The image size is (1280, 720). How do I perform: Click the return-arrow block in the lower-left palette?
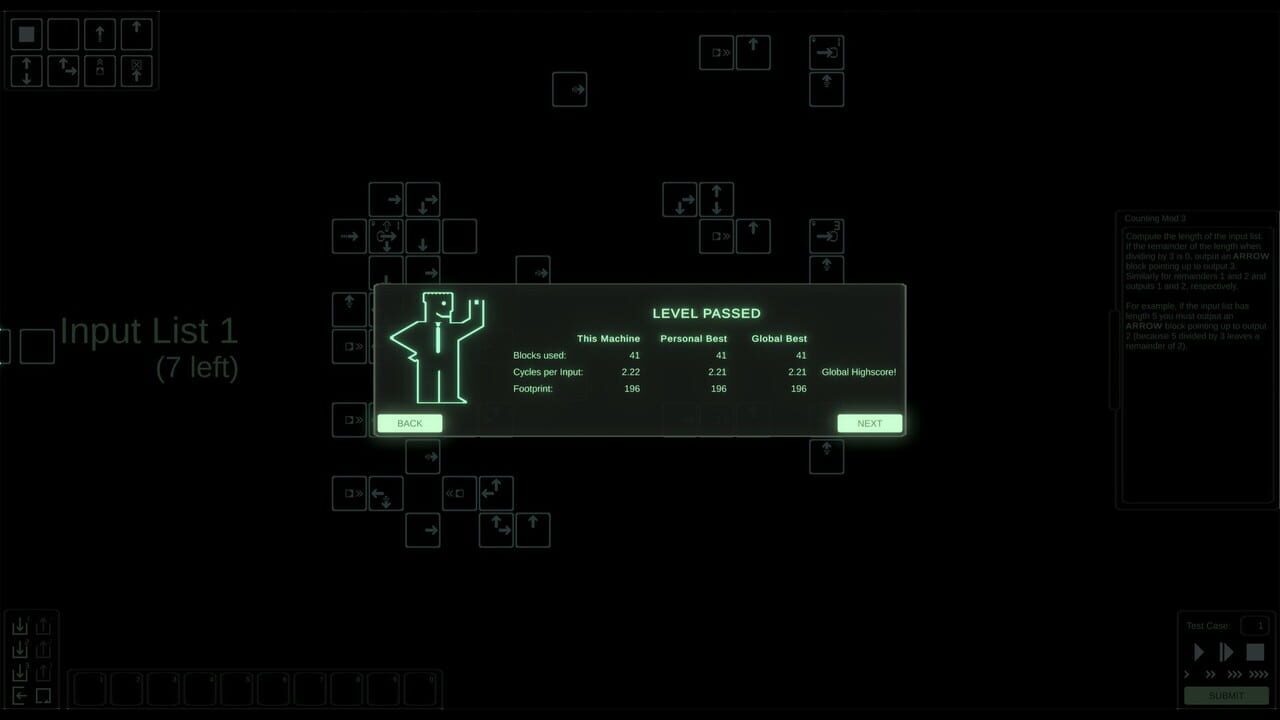click(x=20, y=695)
